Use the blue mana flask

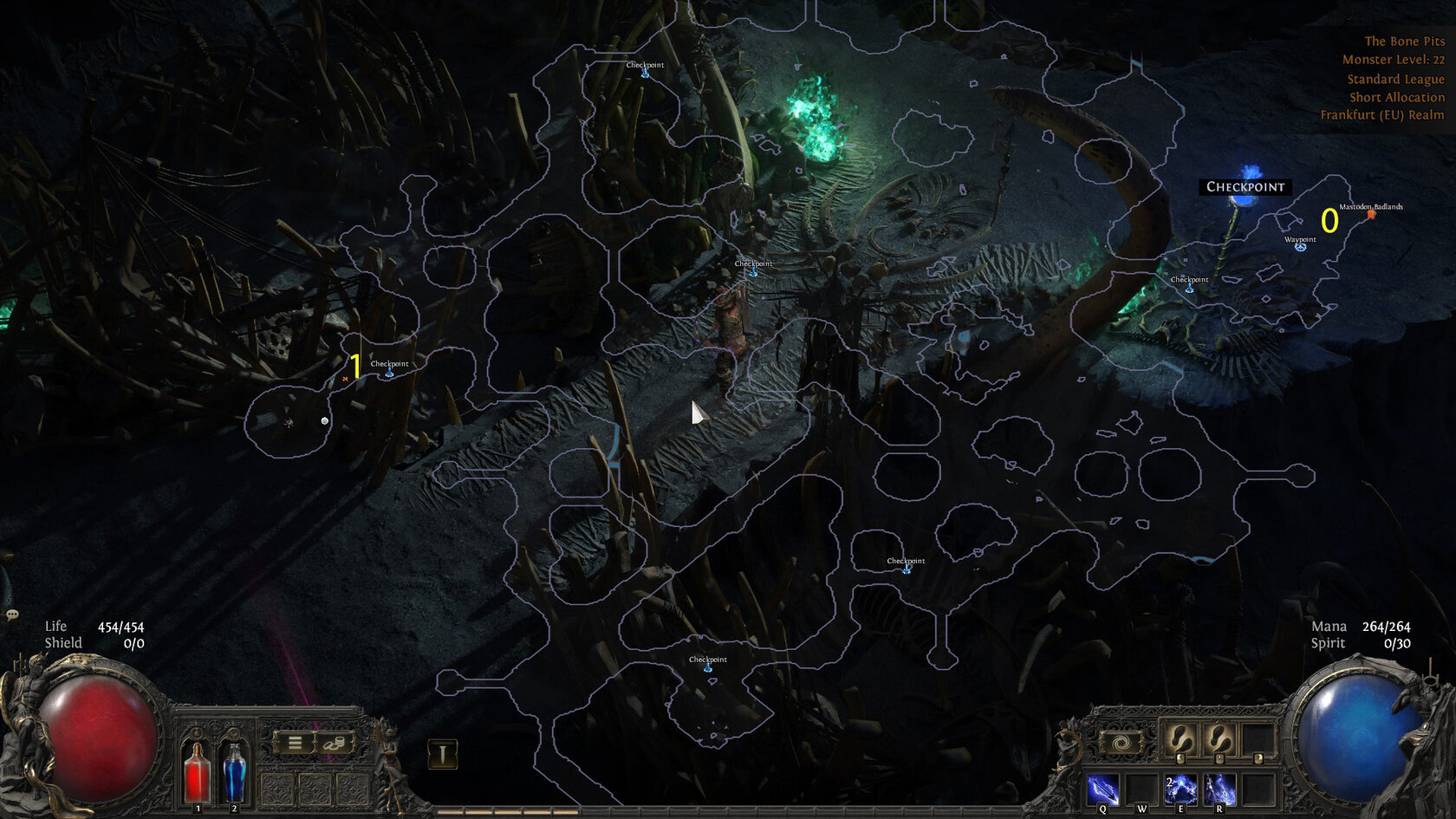(x=234, y=771)
